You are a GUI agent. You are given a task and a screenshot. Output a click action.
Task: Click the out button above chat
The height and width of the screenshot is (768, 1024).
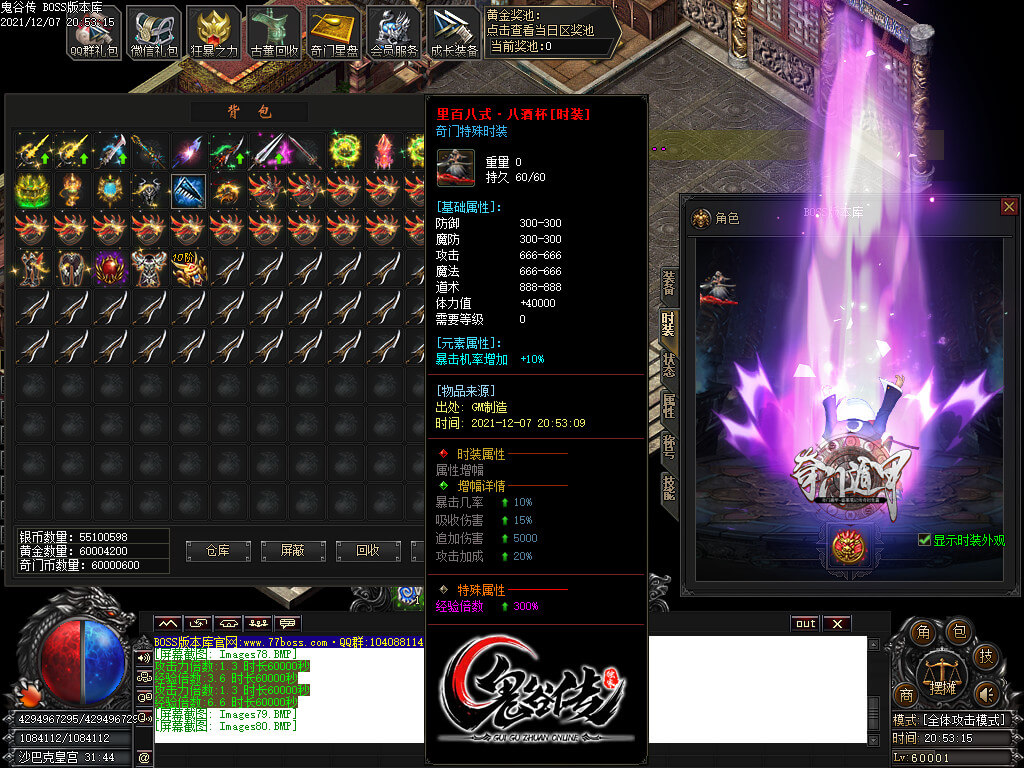pyautogui.click(x=805, y=623)
